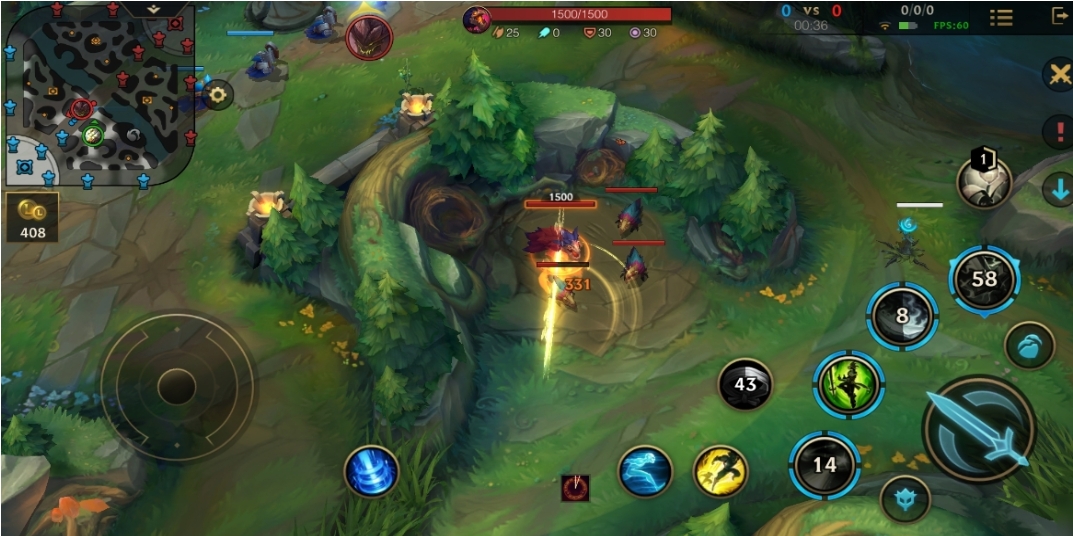Tap the sword basic attack button
This screenshot has height=536, width=1073.
[x=977, y=430]
